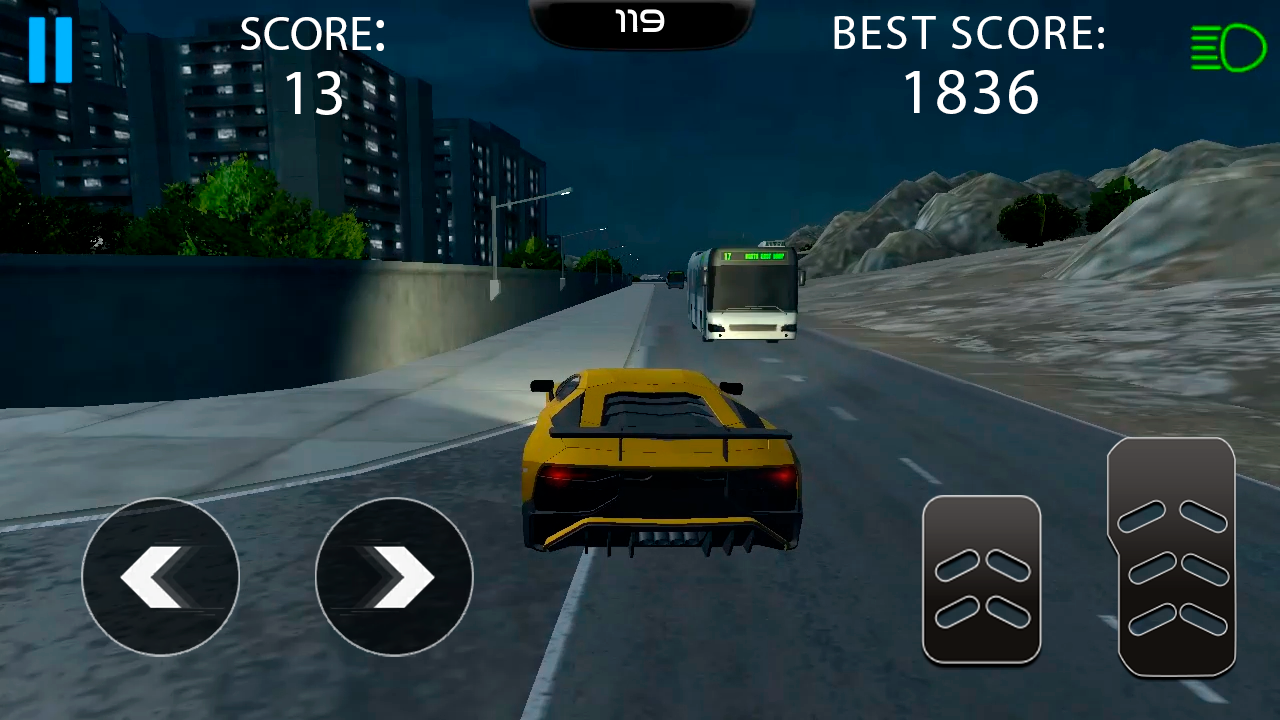Tap the black speed gauge at top center
Viewport: 1280px width, 720px height.
click(x=640, y=22)
